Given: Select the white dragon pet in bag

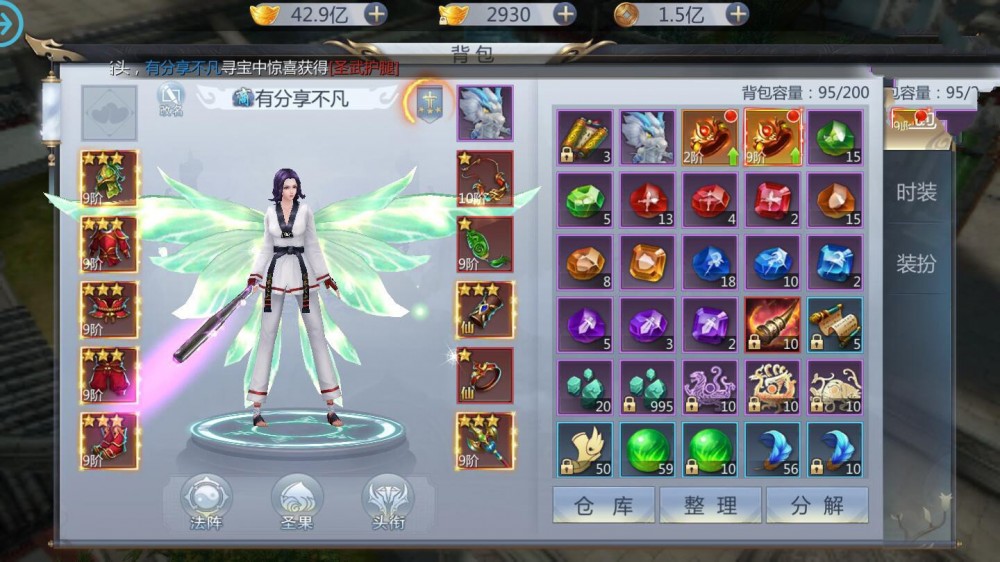Looking at the screenshot, I should 648,137.
